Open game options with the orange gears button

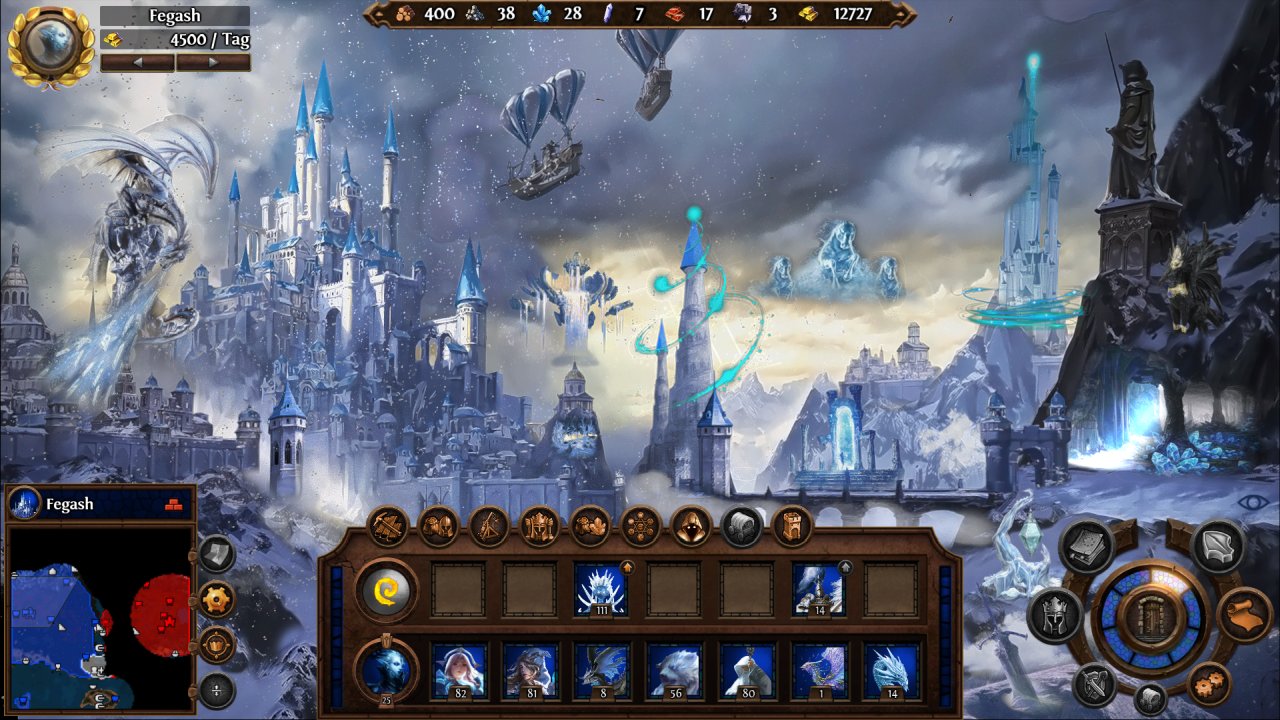(x=1210, y=685)
